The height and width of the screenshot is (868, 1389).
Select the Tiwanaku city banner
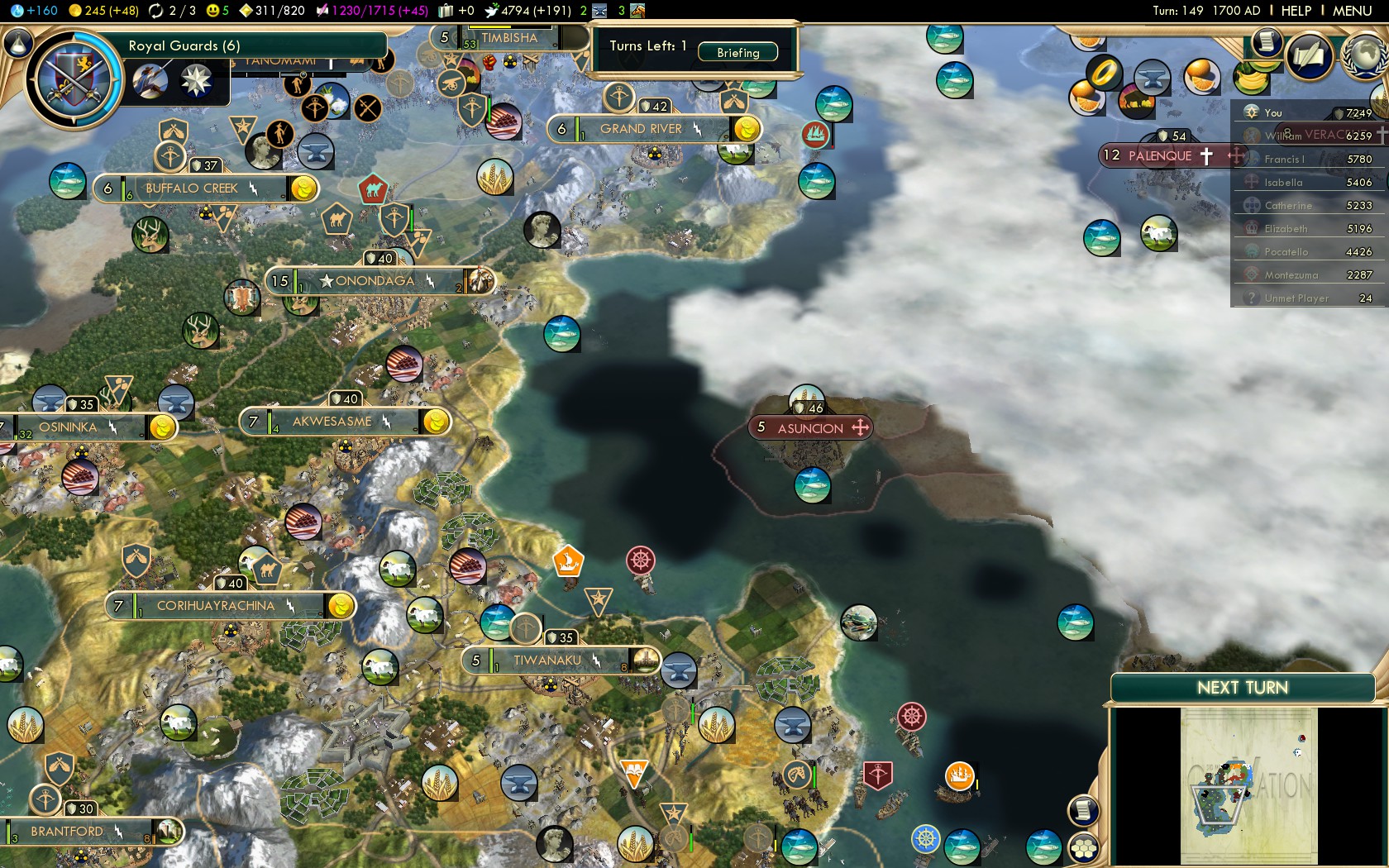(547, 661)
